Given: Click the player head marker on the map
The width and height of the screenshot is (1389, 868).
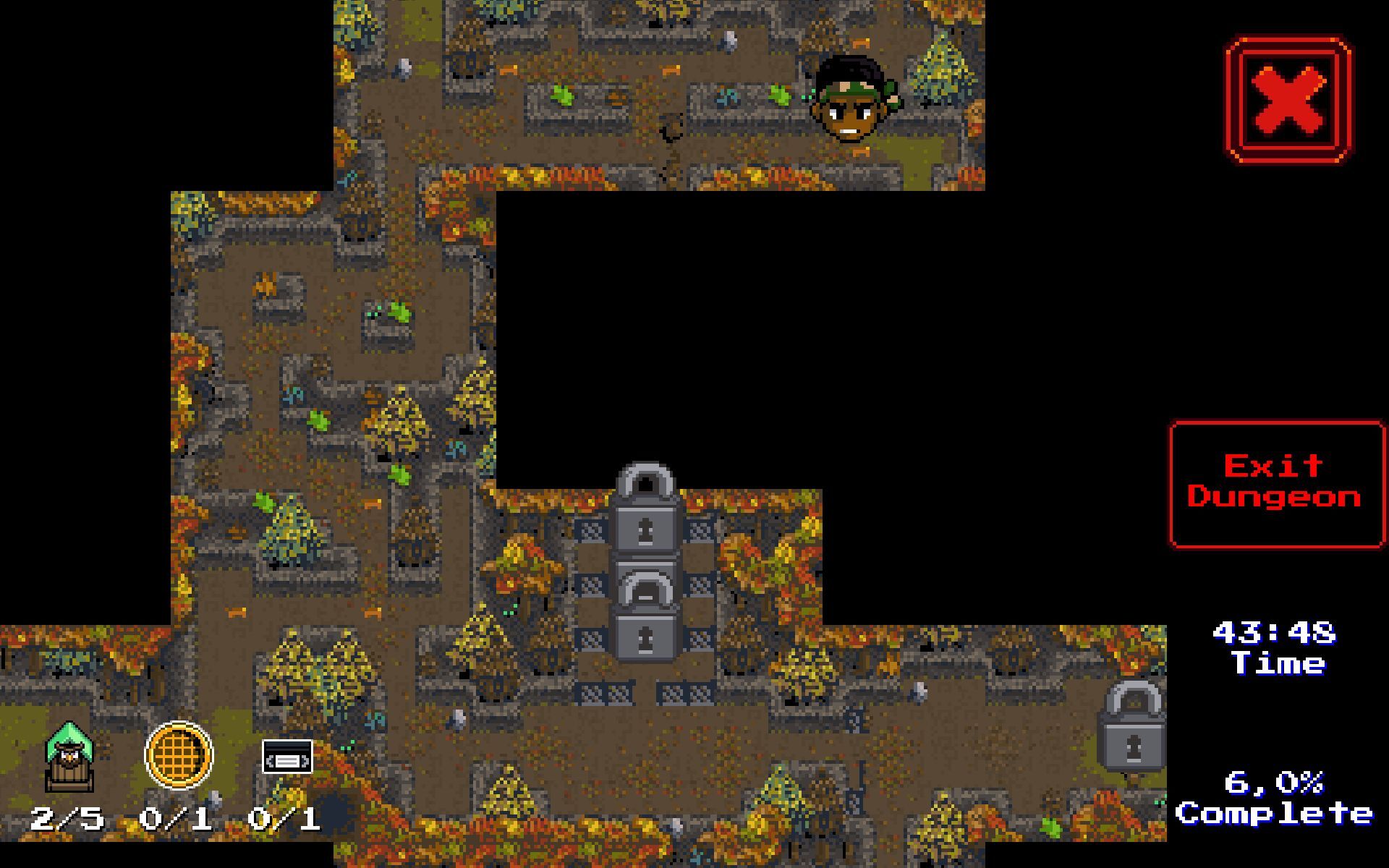Looking at the screenshot, I should pyautogui.click(x=855, y=101).
